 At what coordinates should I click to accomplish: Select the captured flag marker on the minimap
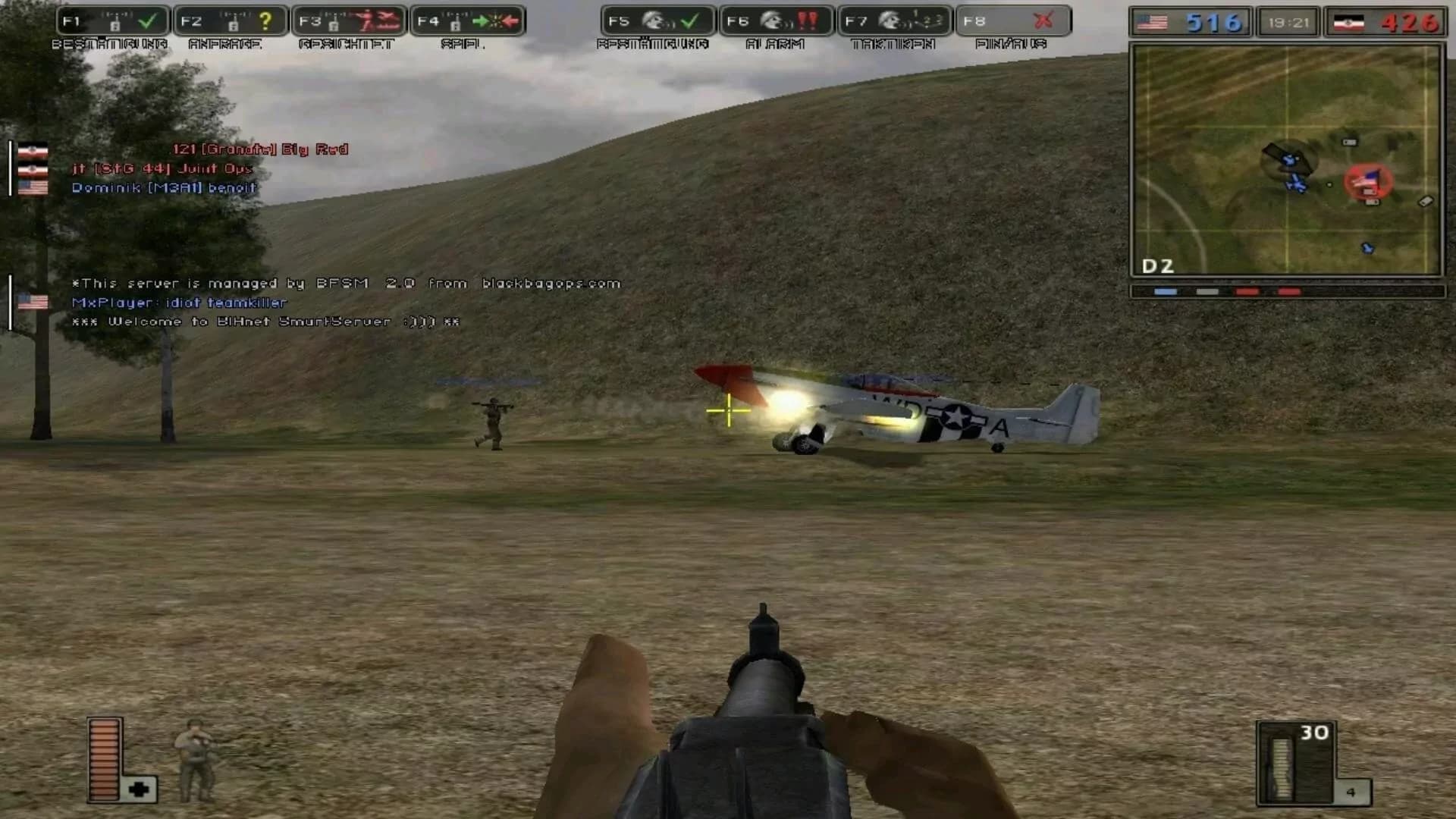point(1369,180)
